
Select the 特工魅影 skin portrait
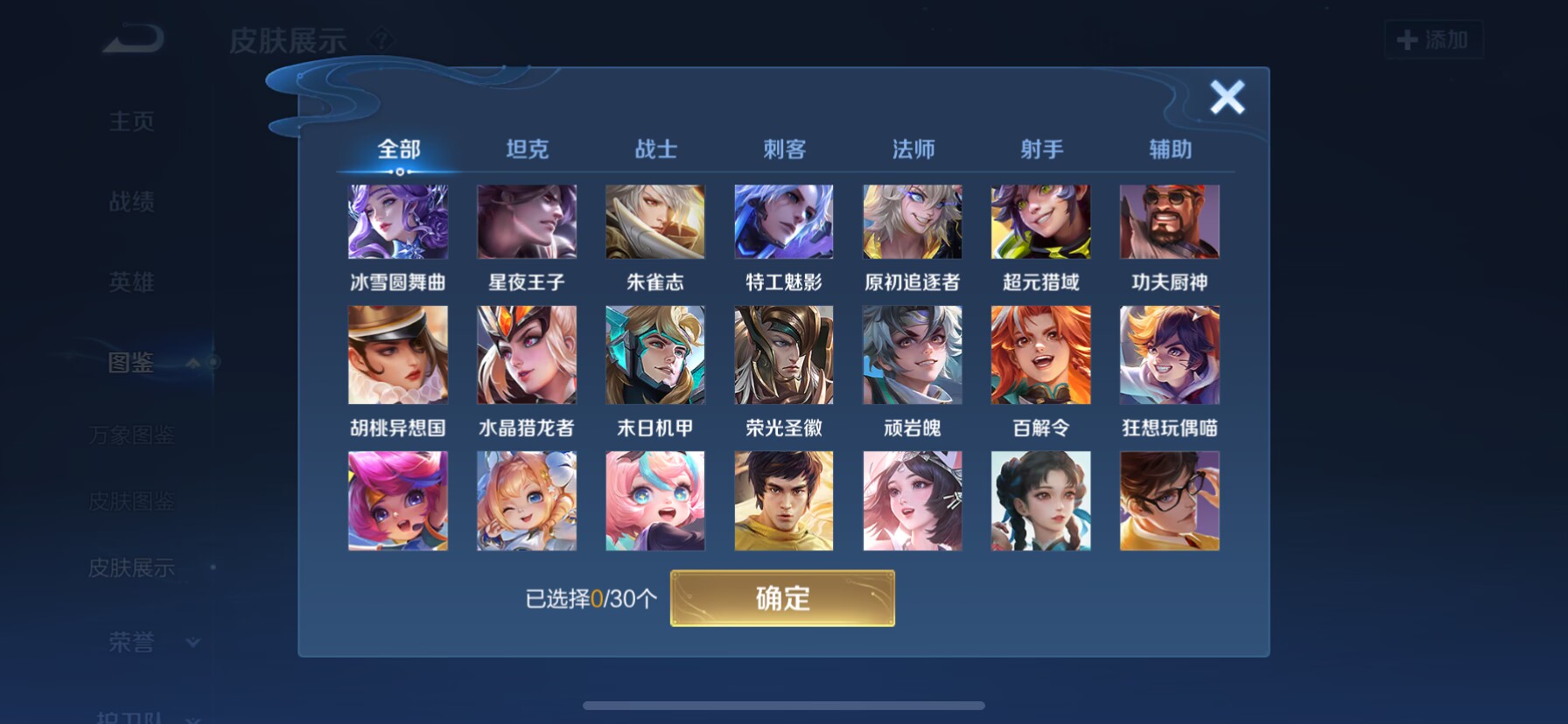(783, 221)
